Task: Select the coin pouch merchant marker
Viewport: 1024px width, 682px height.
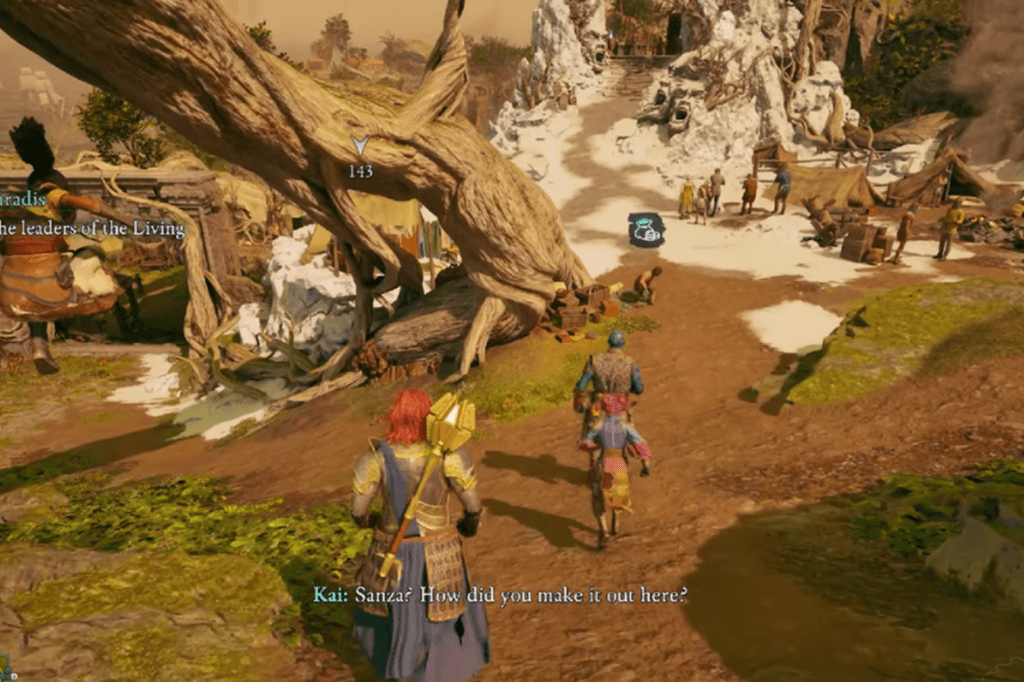Action: pyautogui.click(x=646, y=229)
